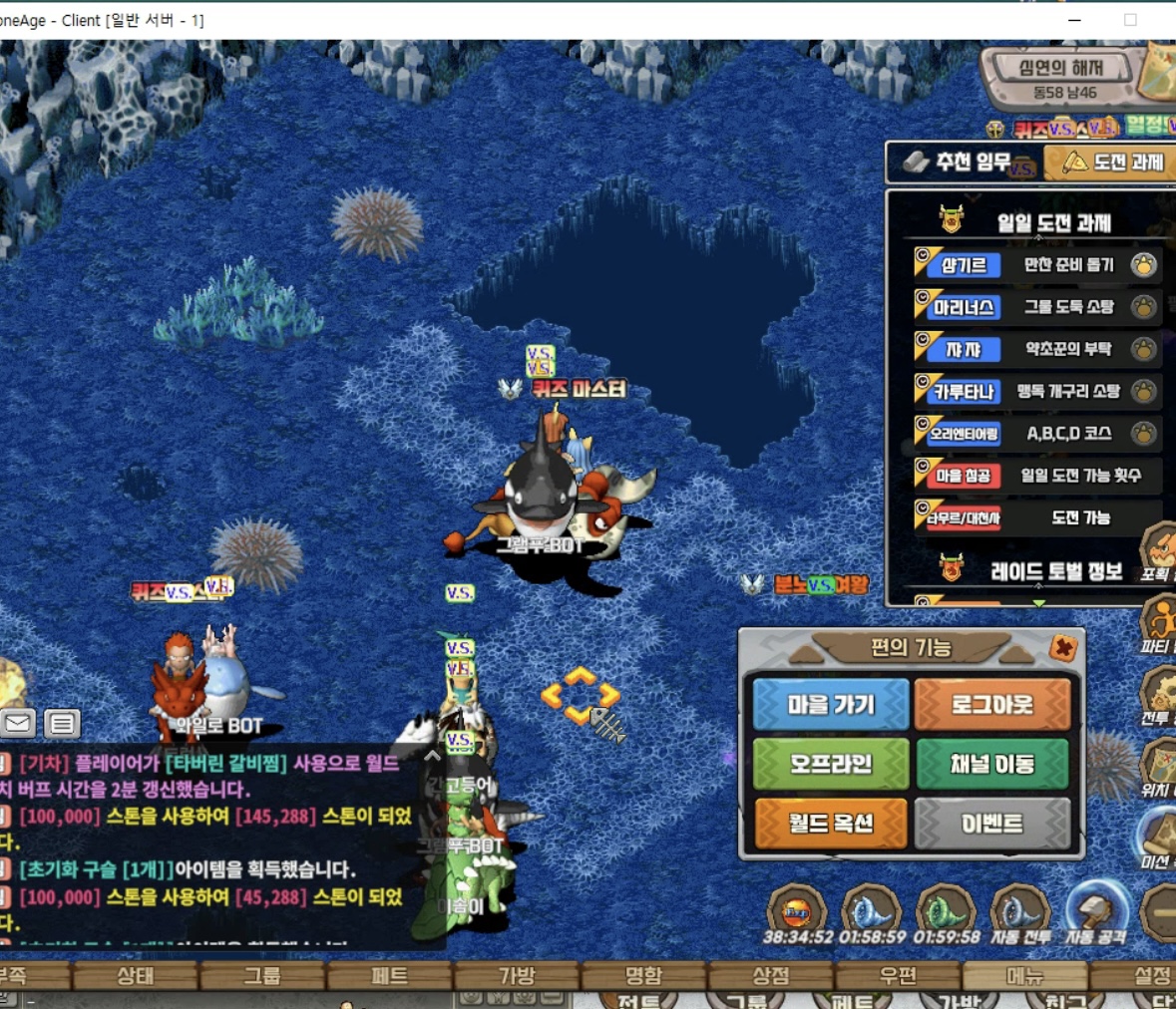Open the 가방 menu

click(x=517, y=976)
